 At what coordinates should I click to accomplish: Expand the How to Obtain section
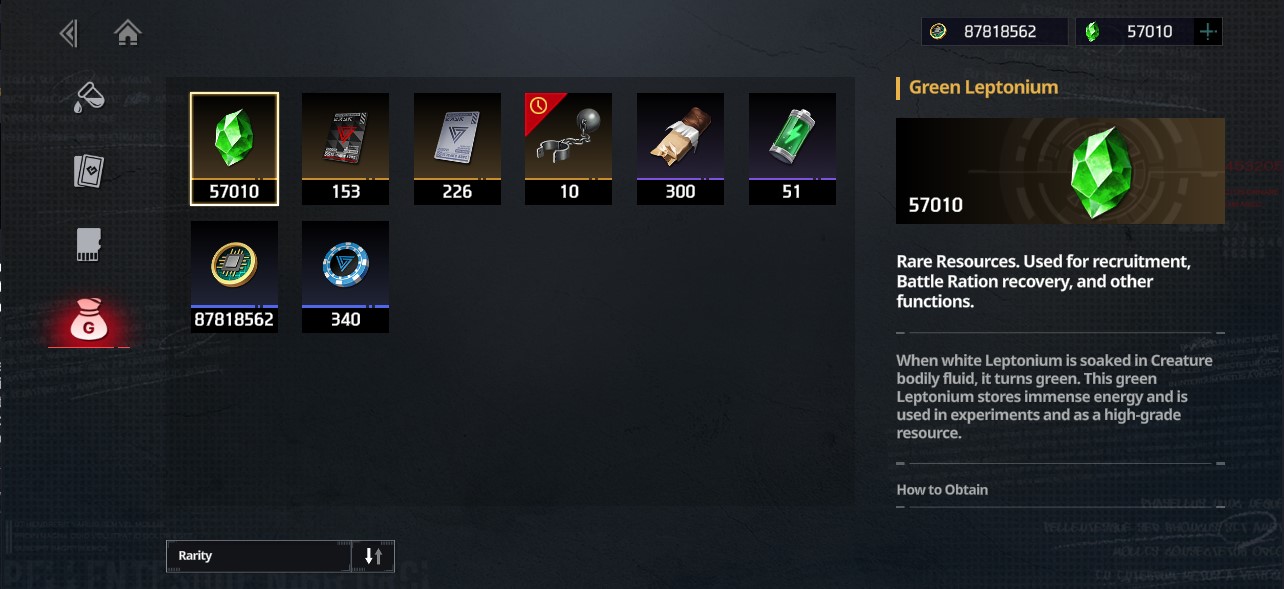coord(942,490)
